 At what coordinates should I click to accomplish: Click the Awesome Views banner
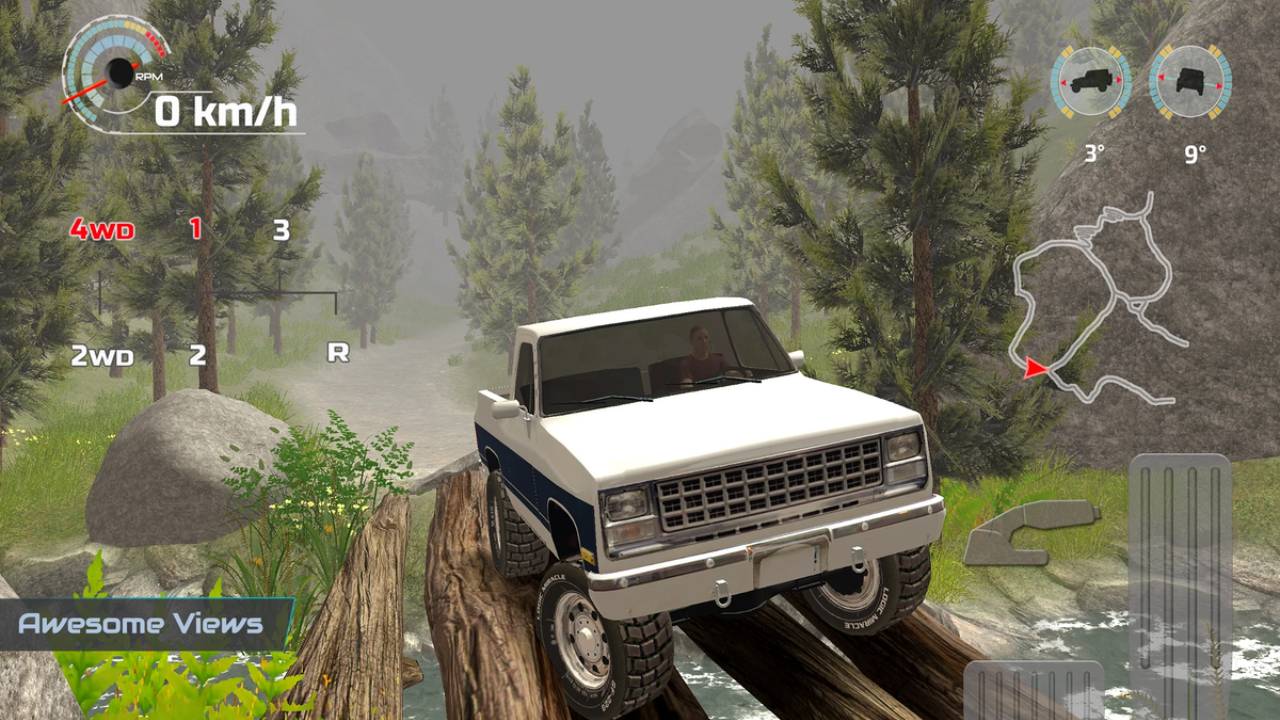tap(140, 622)
